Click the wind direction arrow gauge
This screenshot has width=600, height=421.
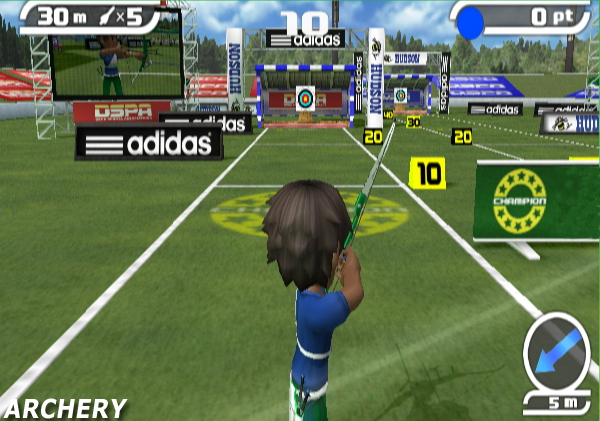tap(555, 352)
